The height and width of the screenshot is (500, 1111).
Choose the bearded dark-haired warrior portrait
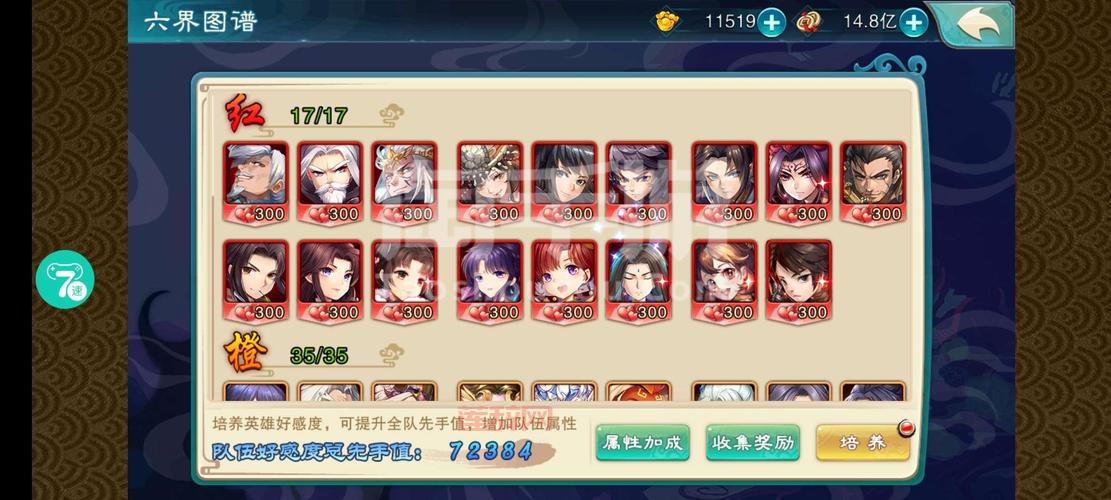[x=872, y=176]
